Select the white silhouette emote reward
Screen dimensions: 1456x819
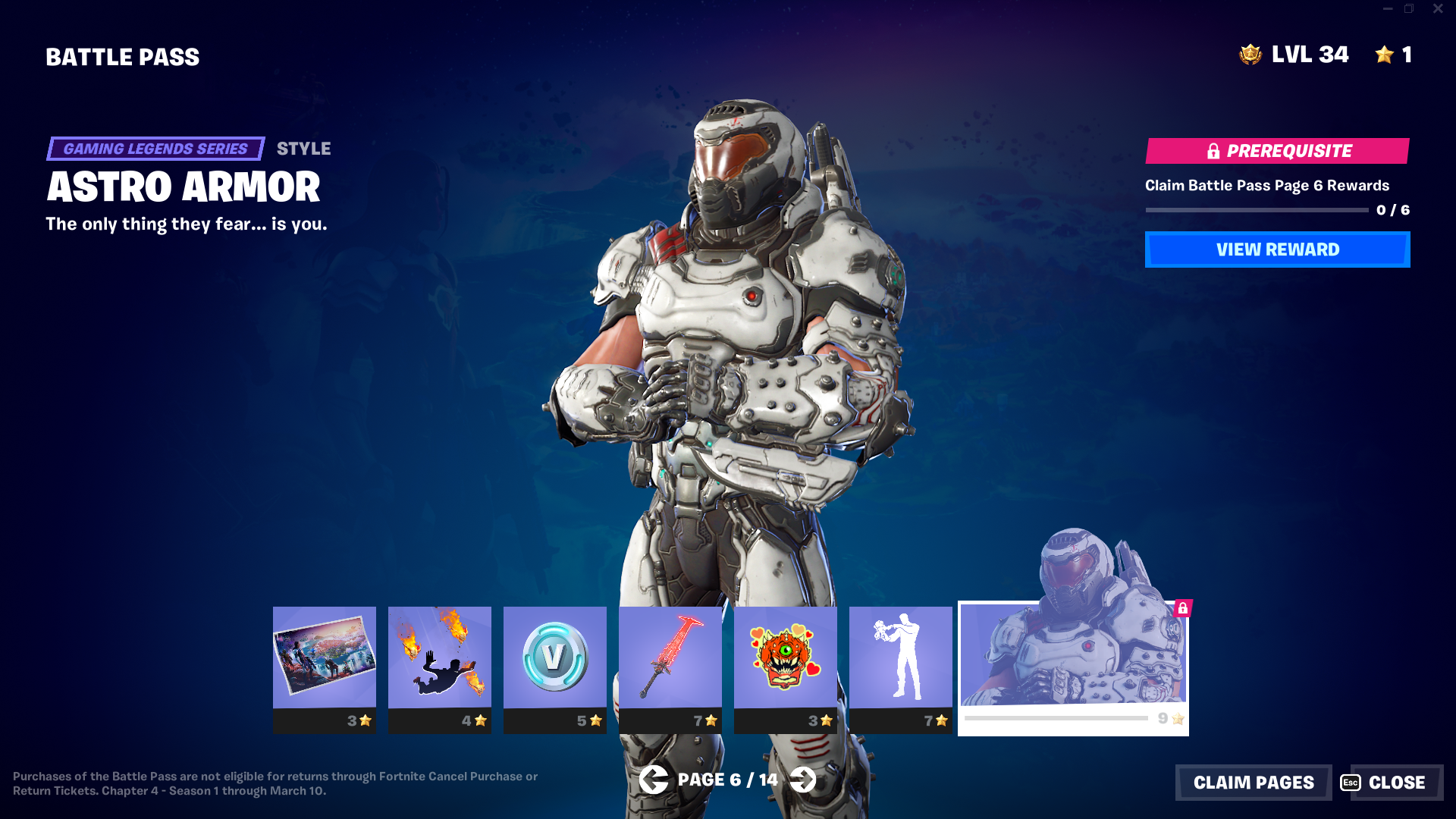coord(901,658)
